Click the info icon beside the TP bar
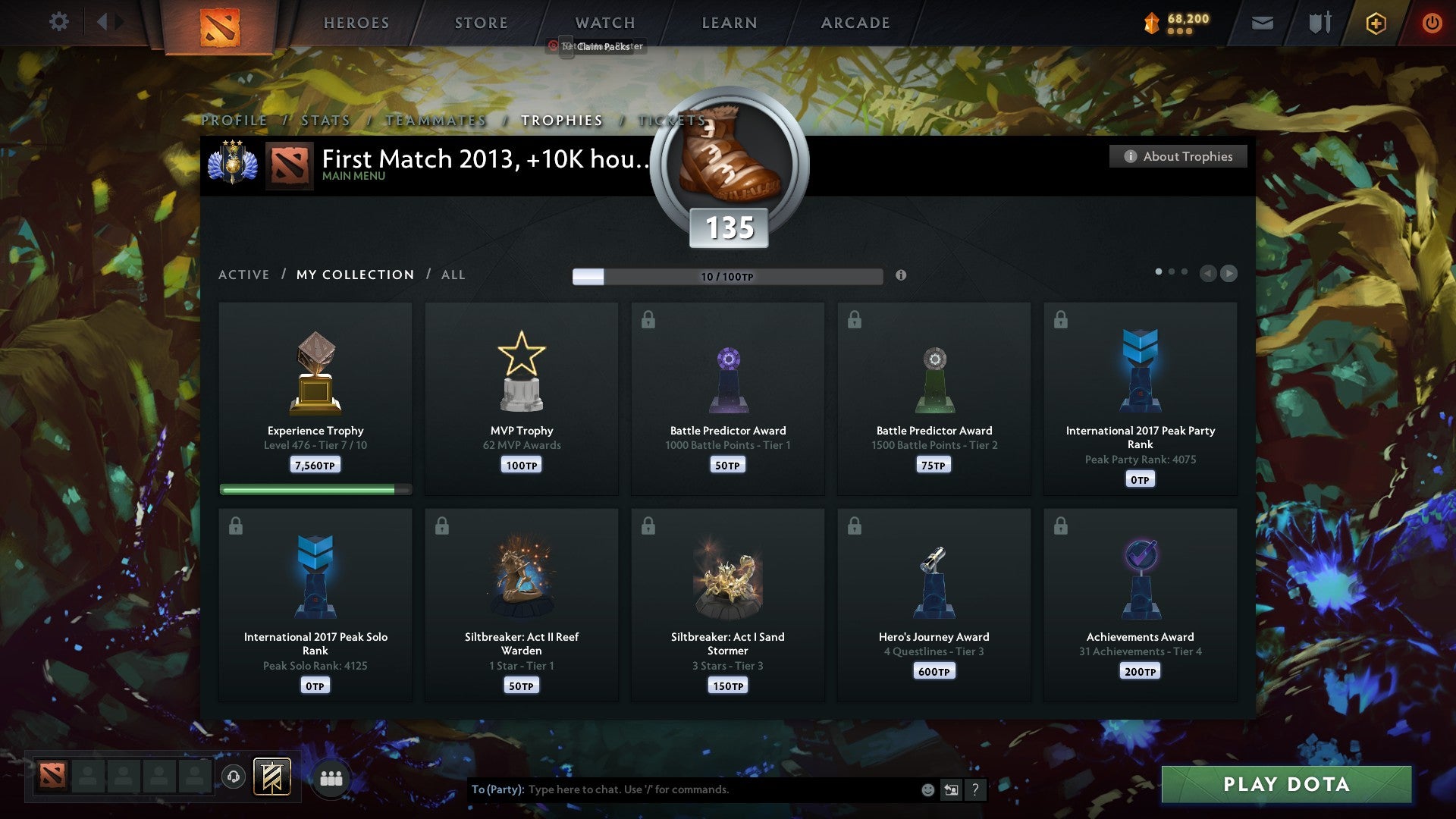Image resolution: width=1456 pixels, height=819 pixels. (x=902, y=276)
